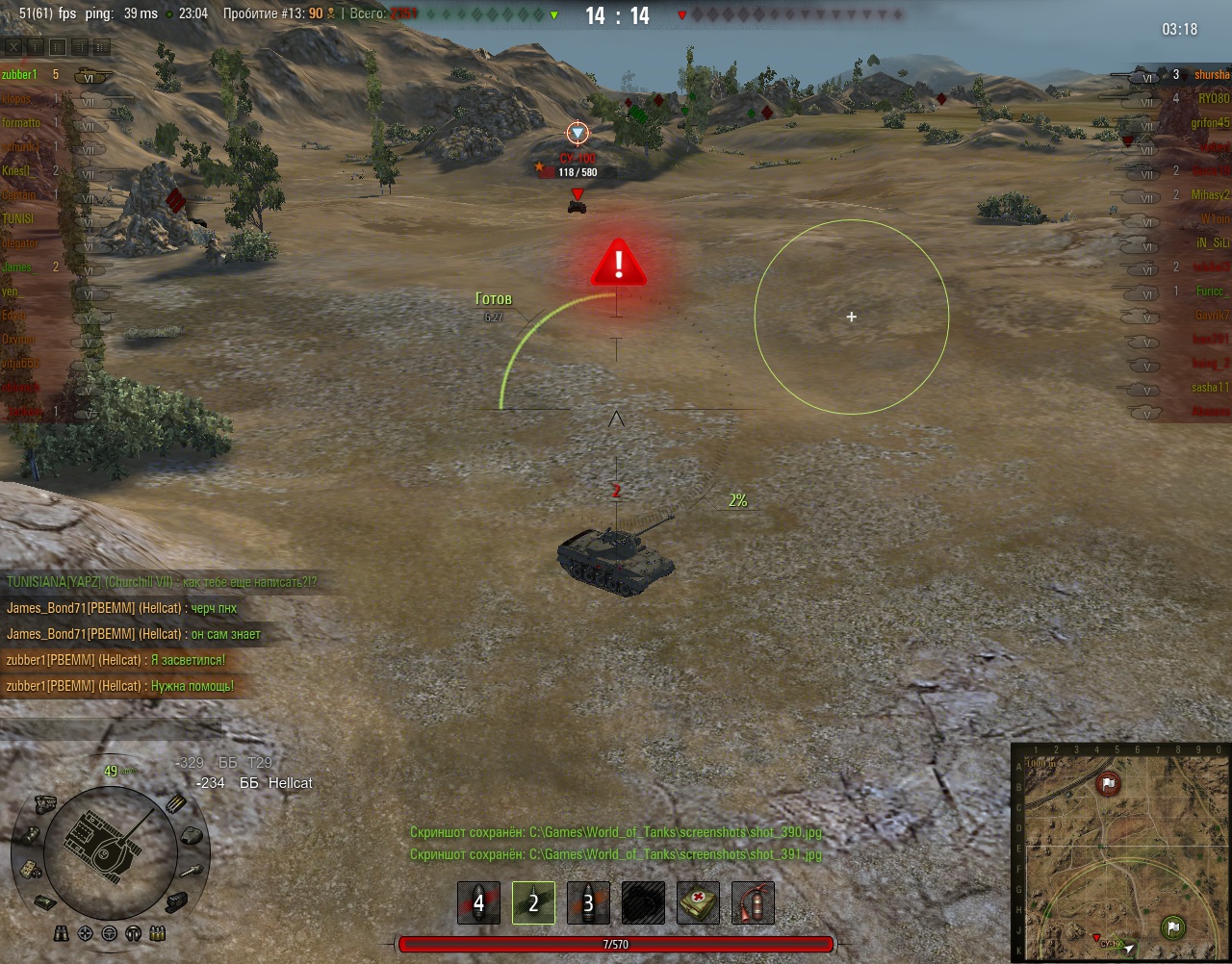1232x964 pixels.
Task: Click zubber1's 'Нужна помощь!' chat message
Action: click(119, 686)
